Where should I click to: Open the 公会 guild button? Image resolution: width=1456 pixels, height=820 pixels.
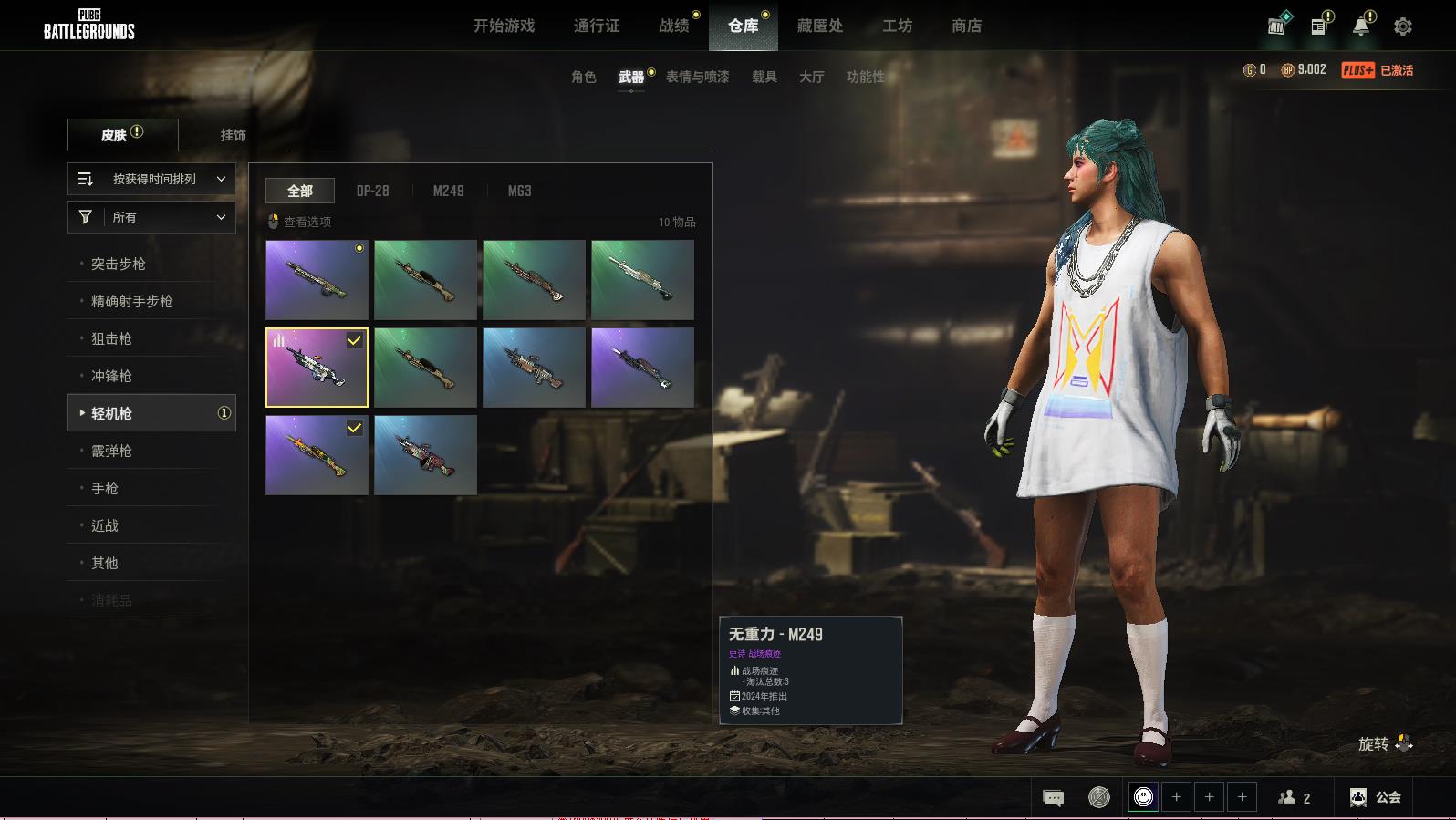1376,797
